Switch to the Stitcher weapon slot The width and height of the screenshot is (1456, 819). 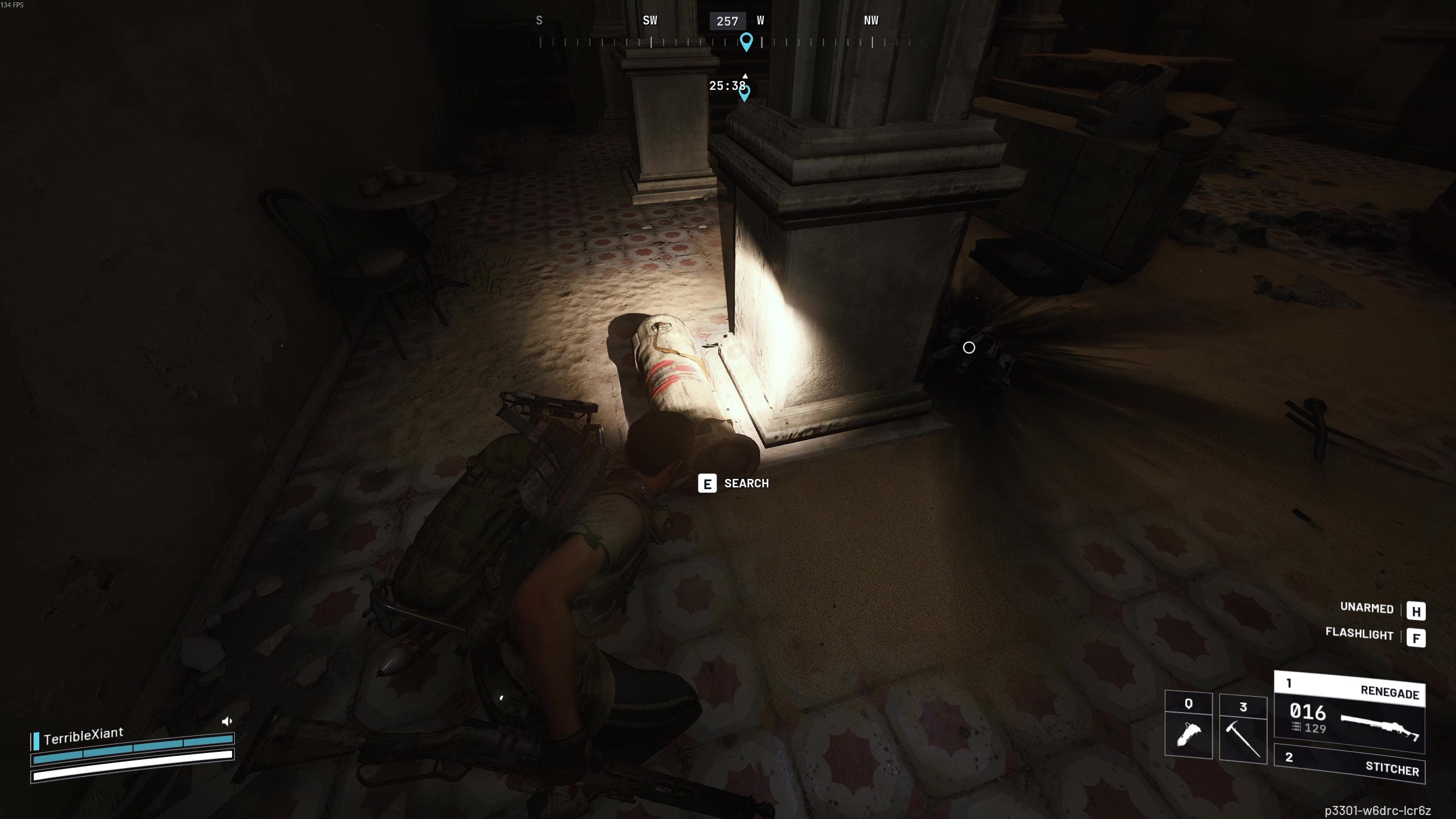click(x=1349, y=763)
